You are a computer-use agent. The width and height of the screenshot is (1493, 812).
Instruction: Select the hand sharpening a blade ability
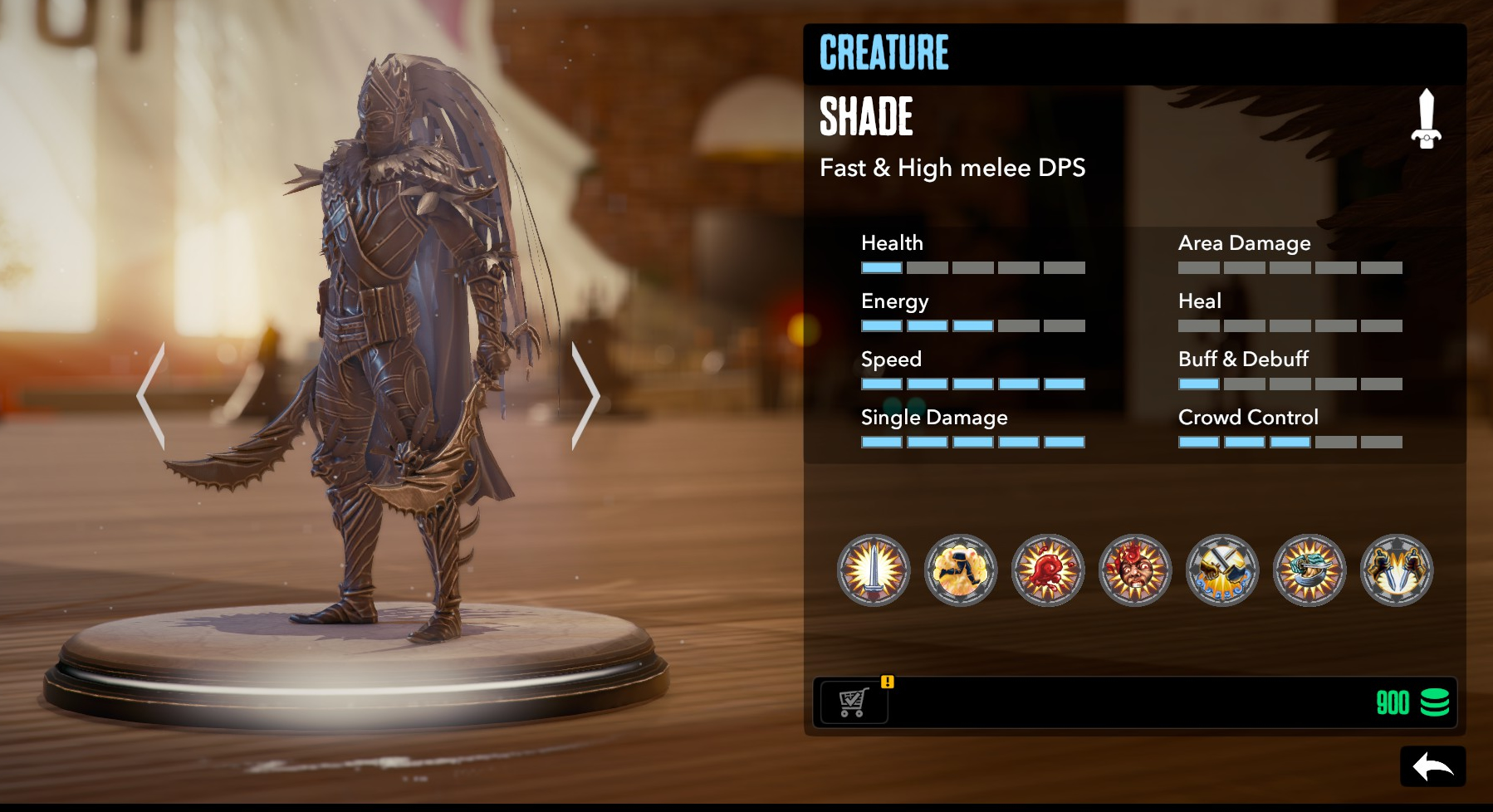coord(1309,570)
